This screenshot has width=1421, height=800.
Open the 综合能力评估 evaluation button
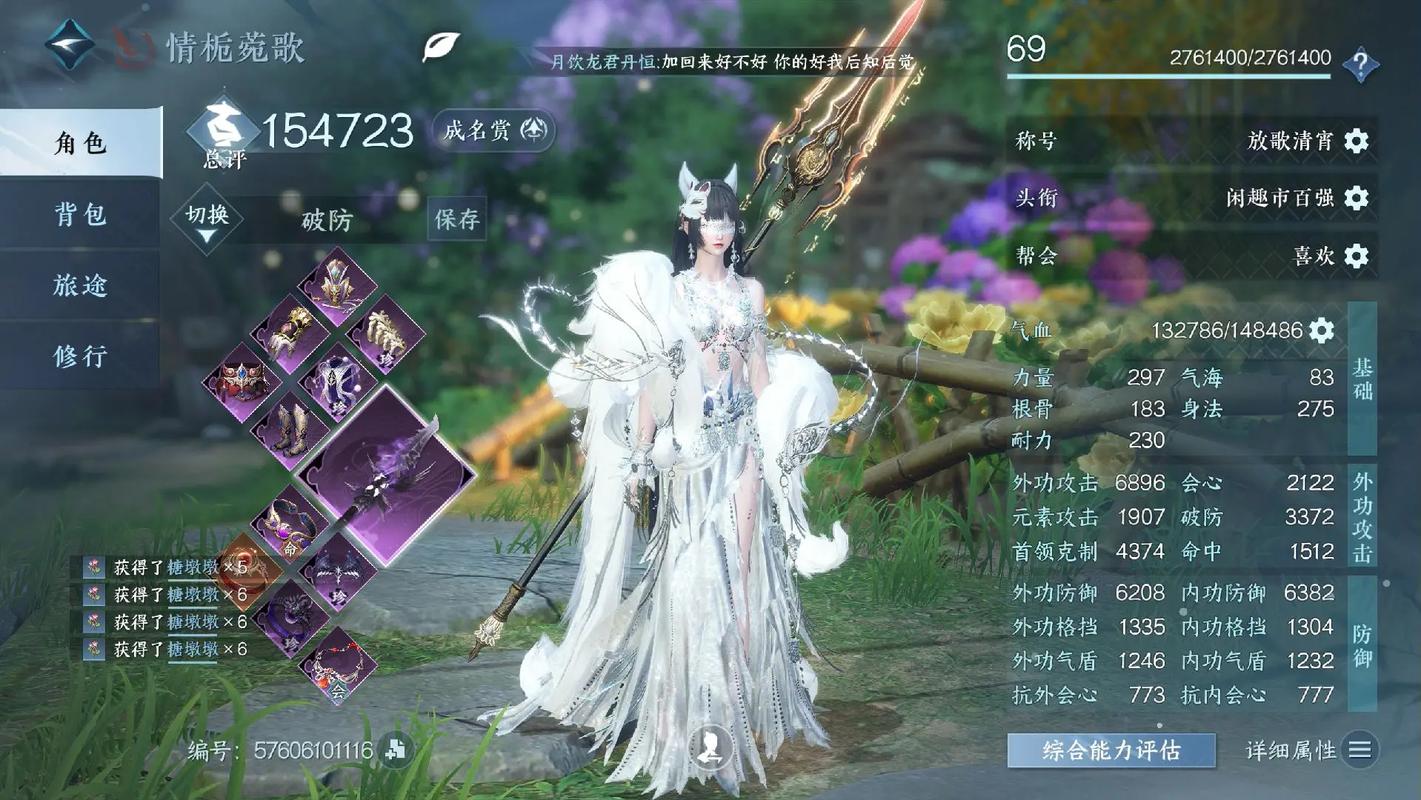point(1111,750)
